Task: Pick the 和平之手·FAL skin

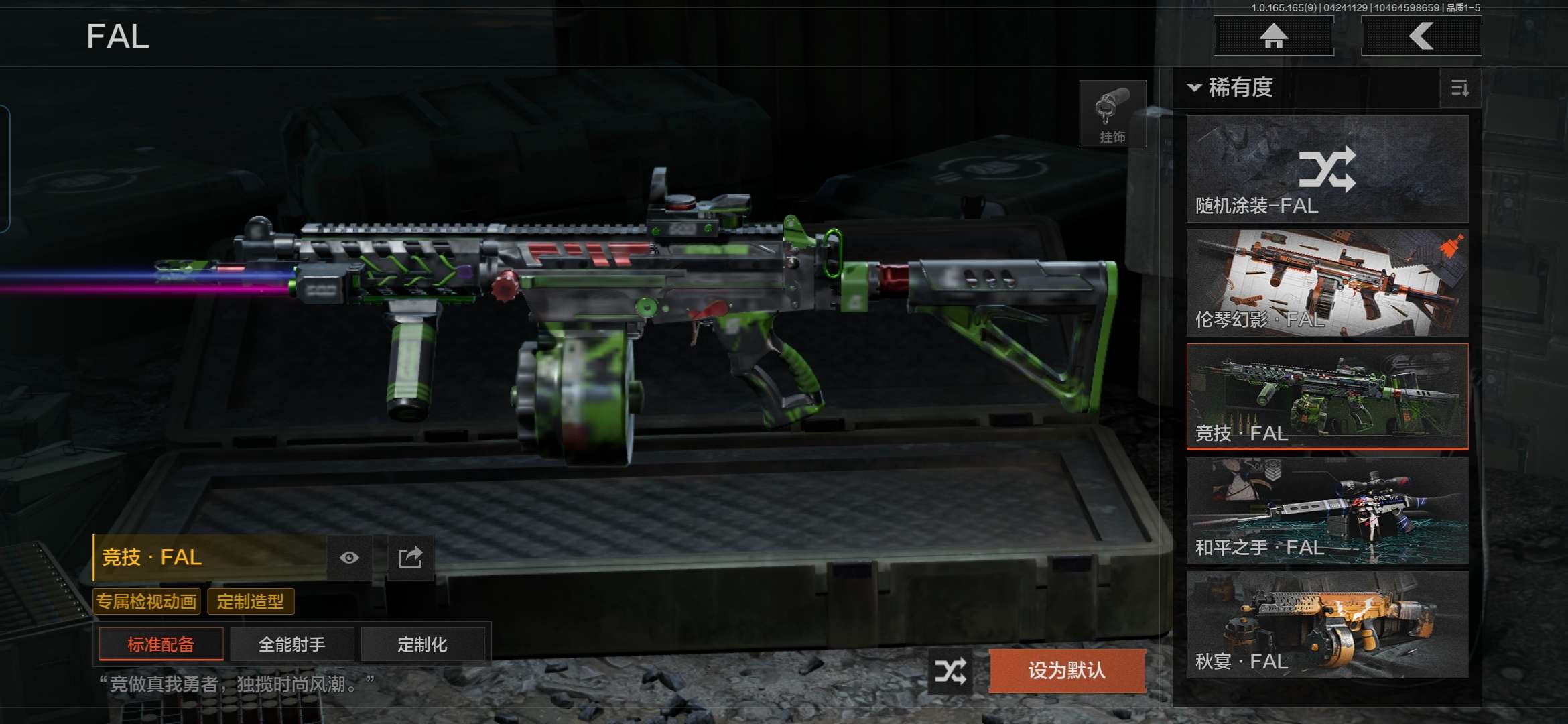Action: [1327, 511]
